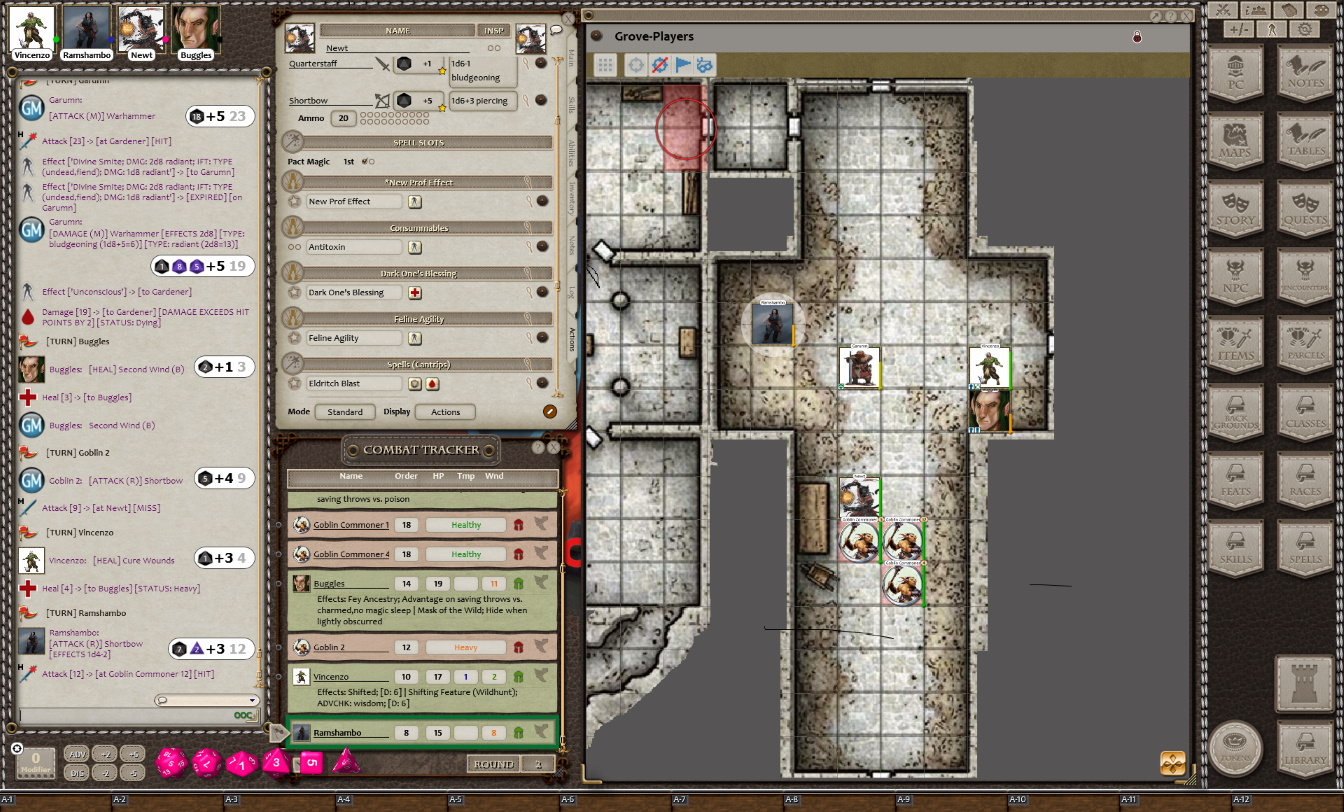The height and width of the screenshot is (812, 1344).
Task: Select Goblin 2 row in combat tracker
Action: pyautogui.click(x=329, y=647)
